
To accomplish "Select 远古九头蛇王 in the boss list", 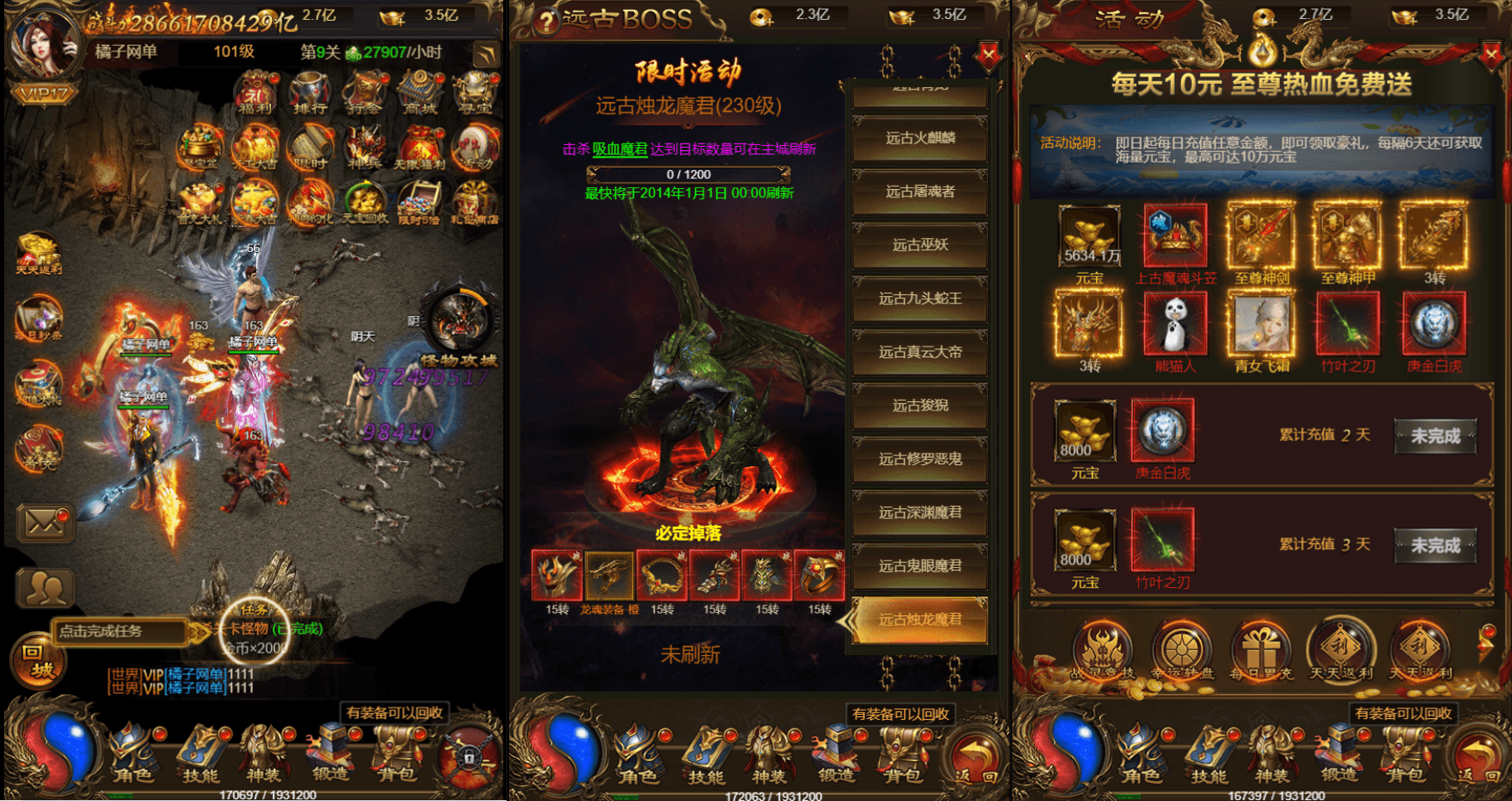I will (920, 299).
